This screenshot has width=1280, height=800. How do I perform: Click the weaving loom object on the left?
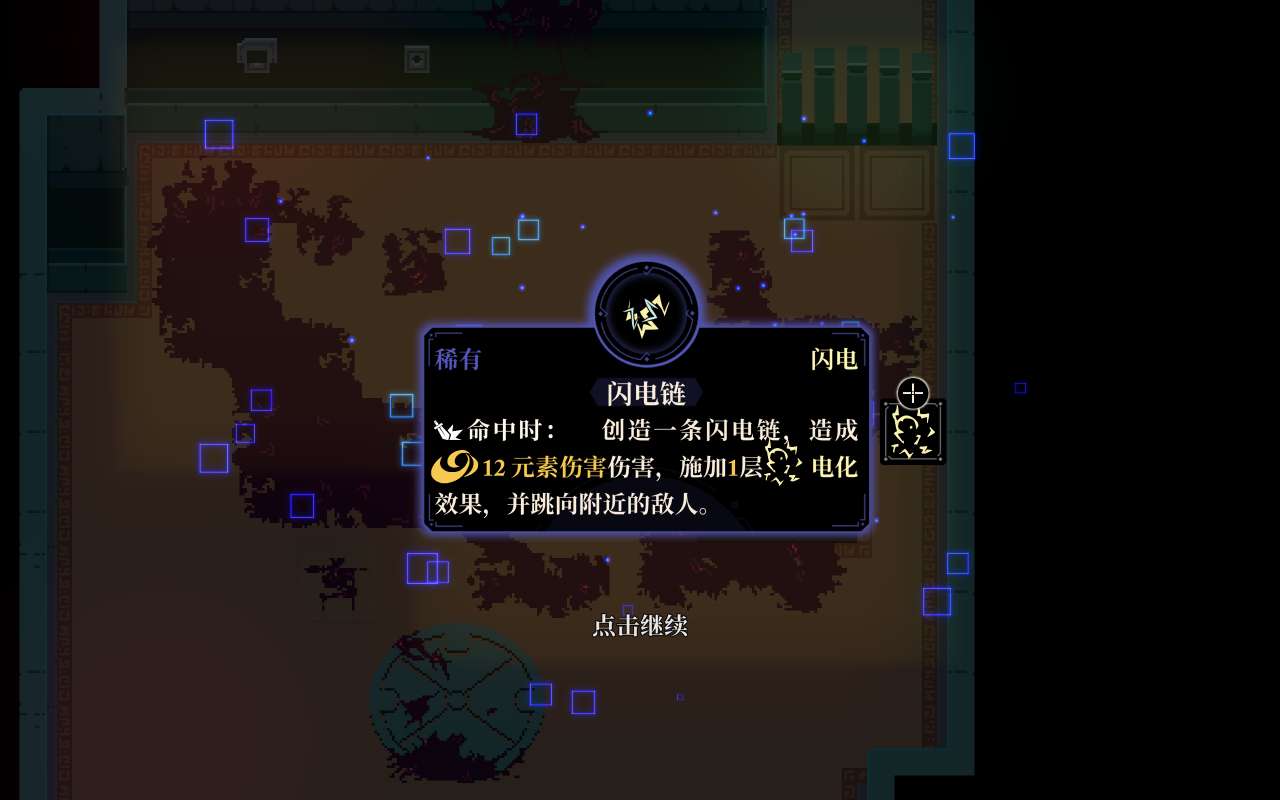[x=335, y=580]
